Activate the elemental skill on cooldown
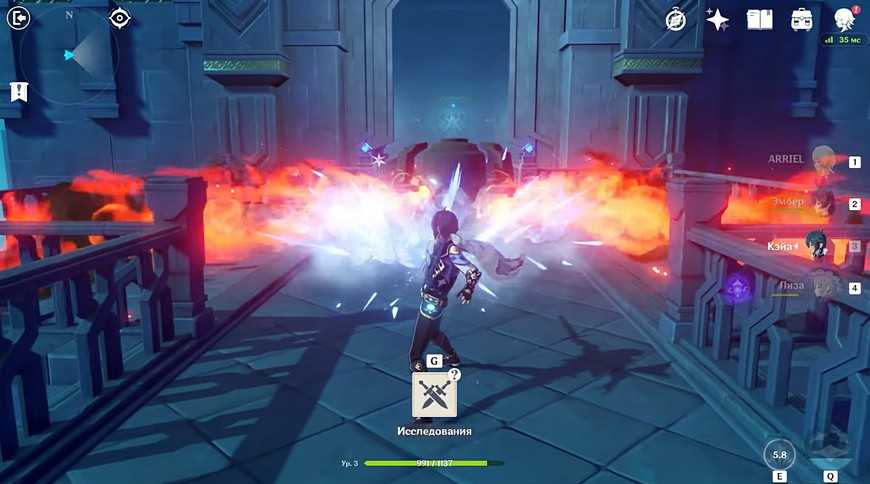The width and height of the screenshot is (870, 484). point(780,454)
